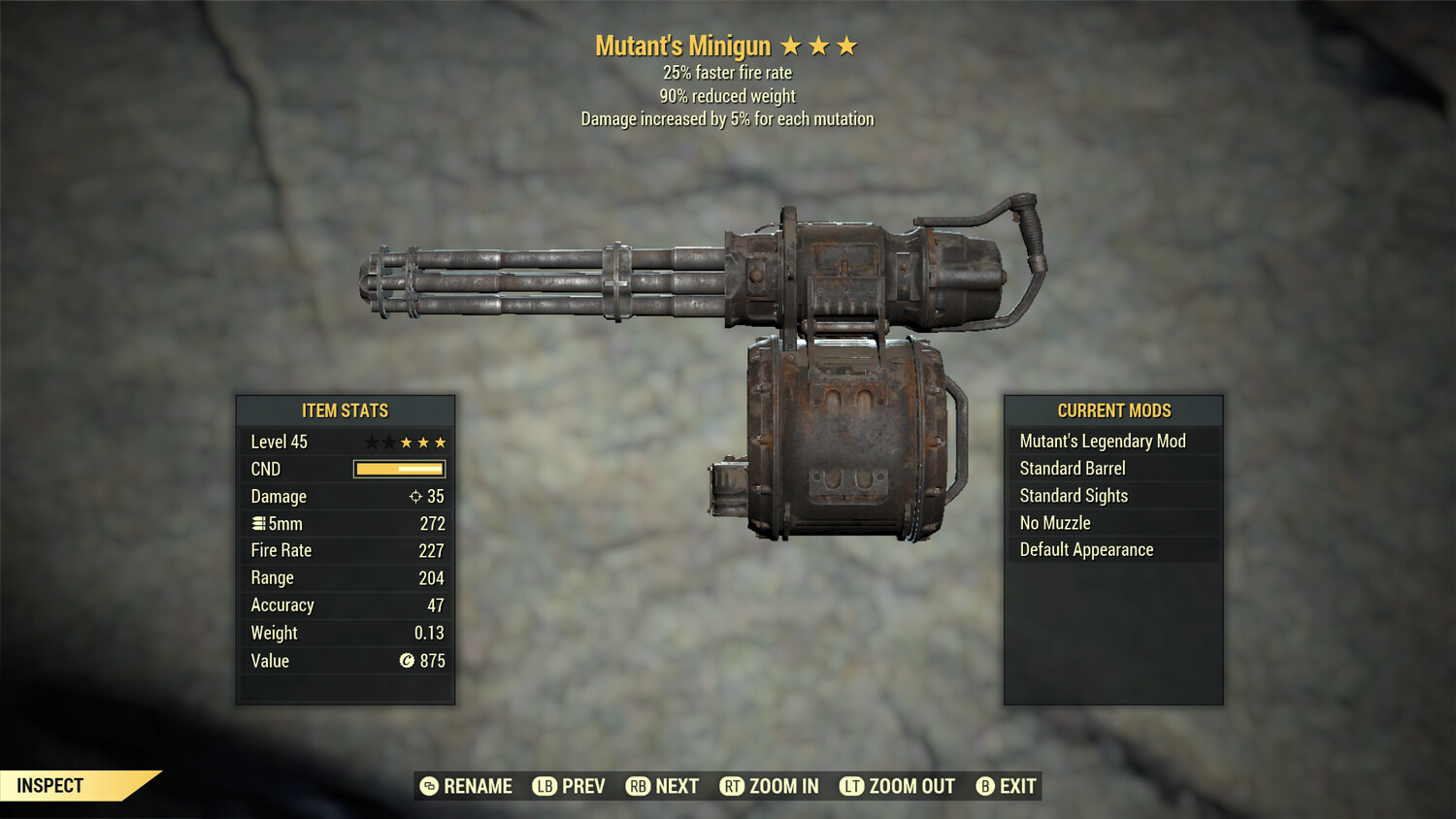
Task: Select the ITEM STATS panel header
Action: [x=345, y=410]
